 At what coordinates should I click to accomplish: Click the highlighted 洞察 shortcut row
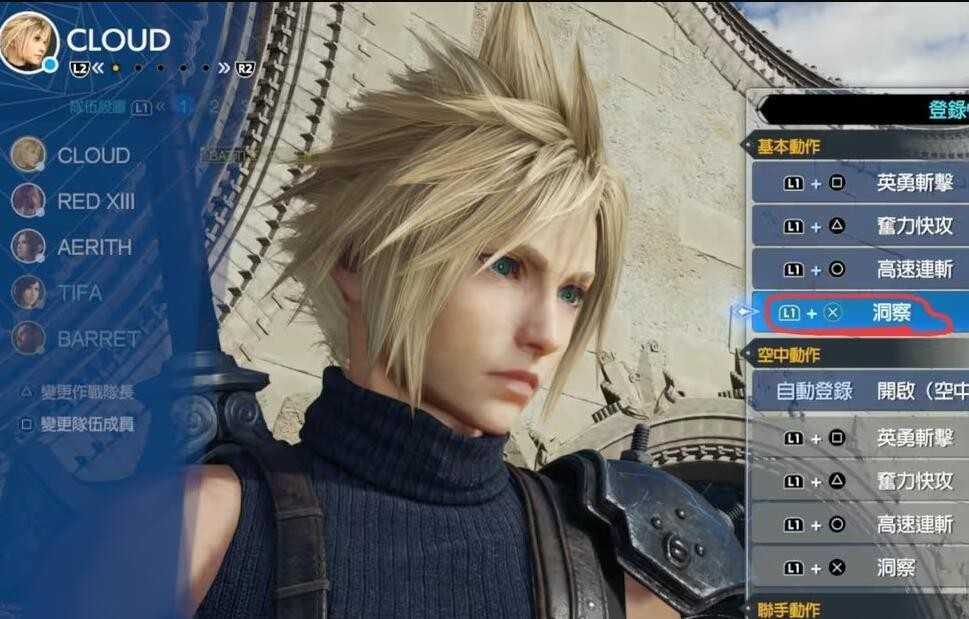pos(860,314)
